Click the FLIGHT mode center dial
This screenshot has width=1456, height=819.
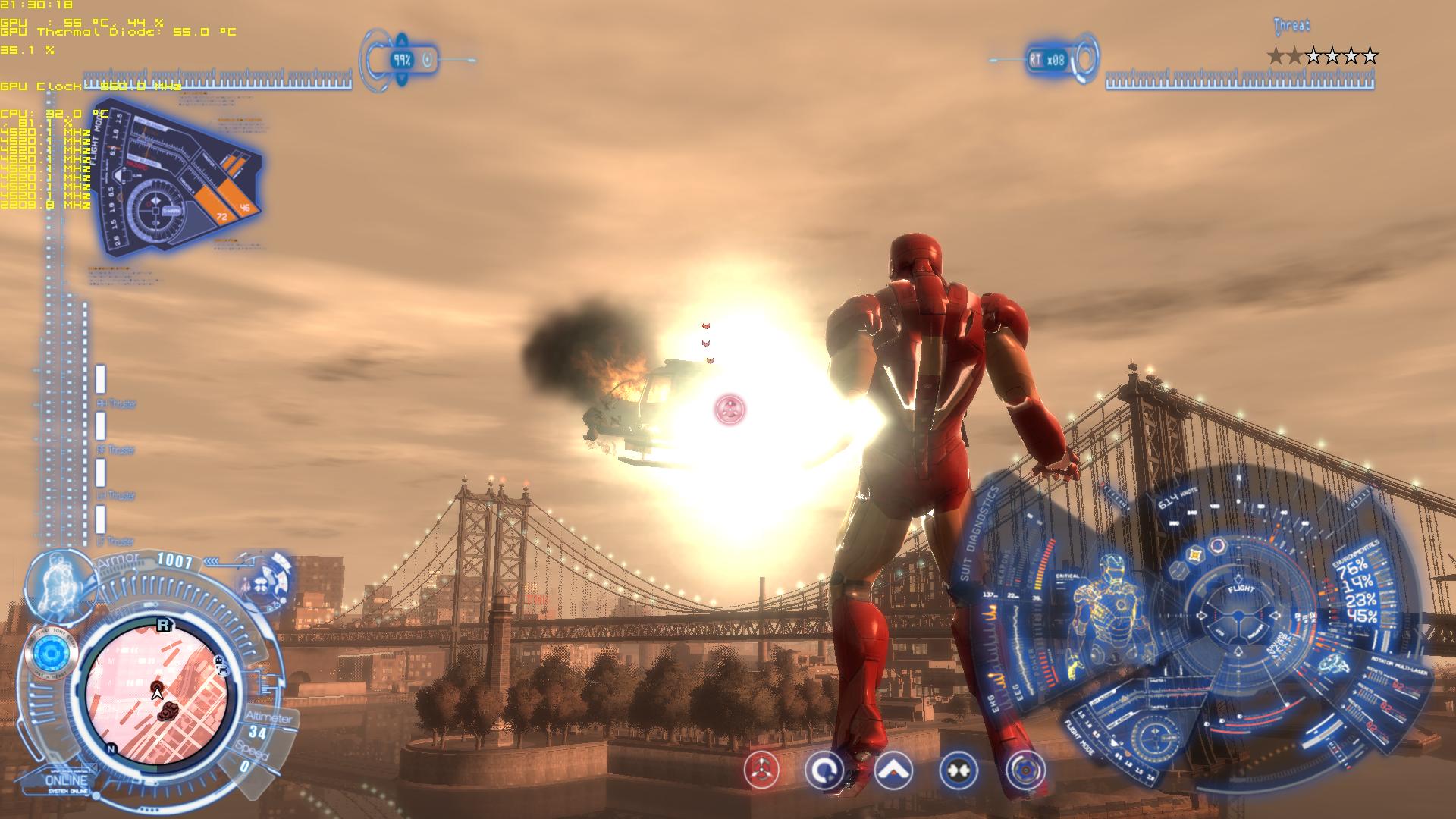(1241, 614)
